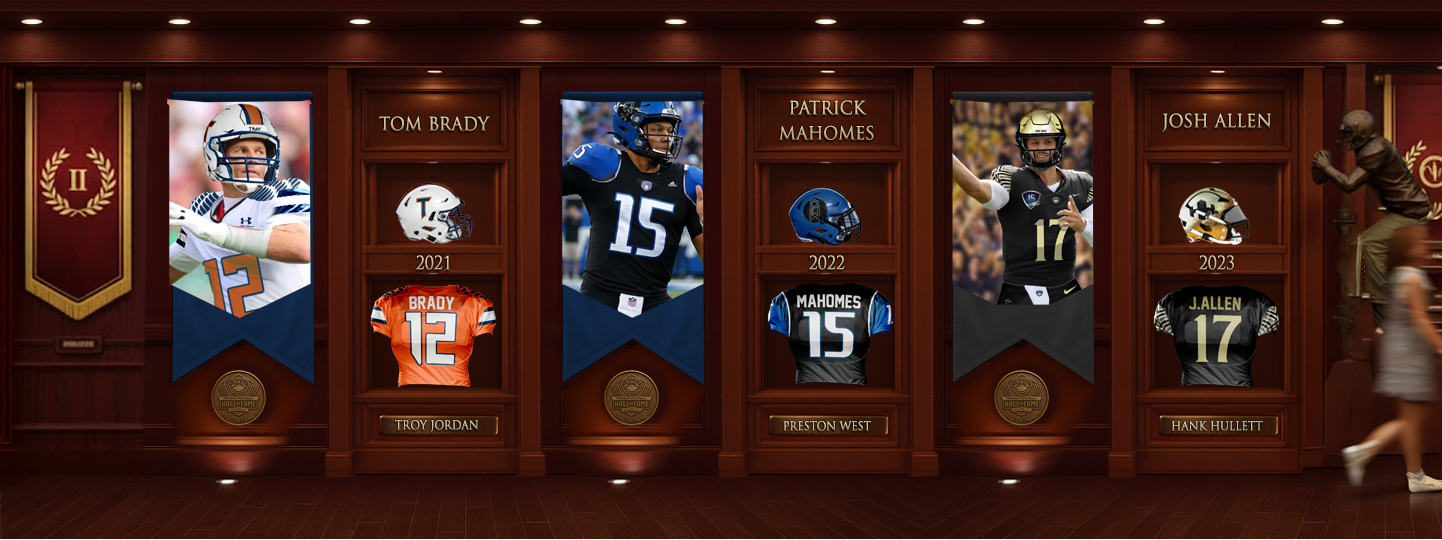Image resolution: width=1442 pixels, height=540 pixels.
Task: Select the camo 2023 helmet
Action: click(1213, 215)
